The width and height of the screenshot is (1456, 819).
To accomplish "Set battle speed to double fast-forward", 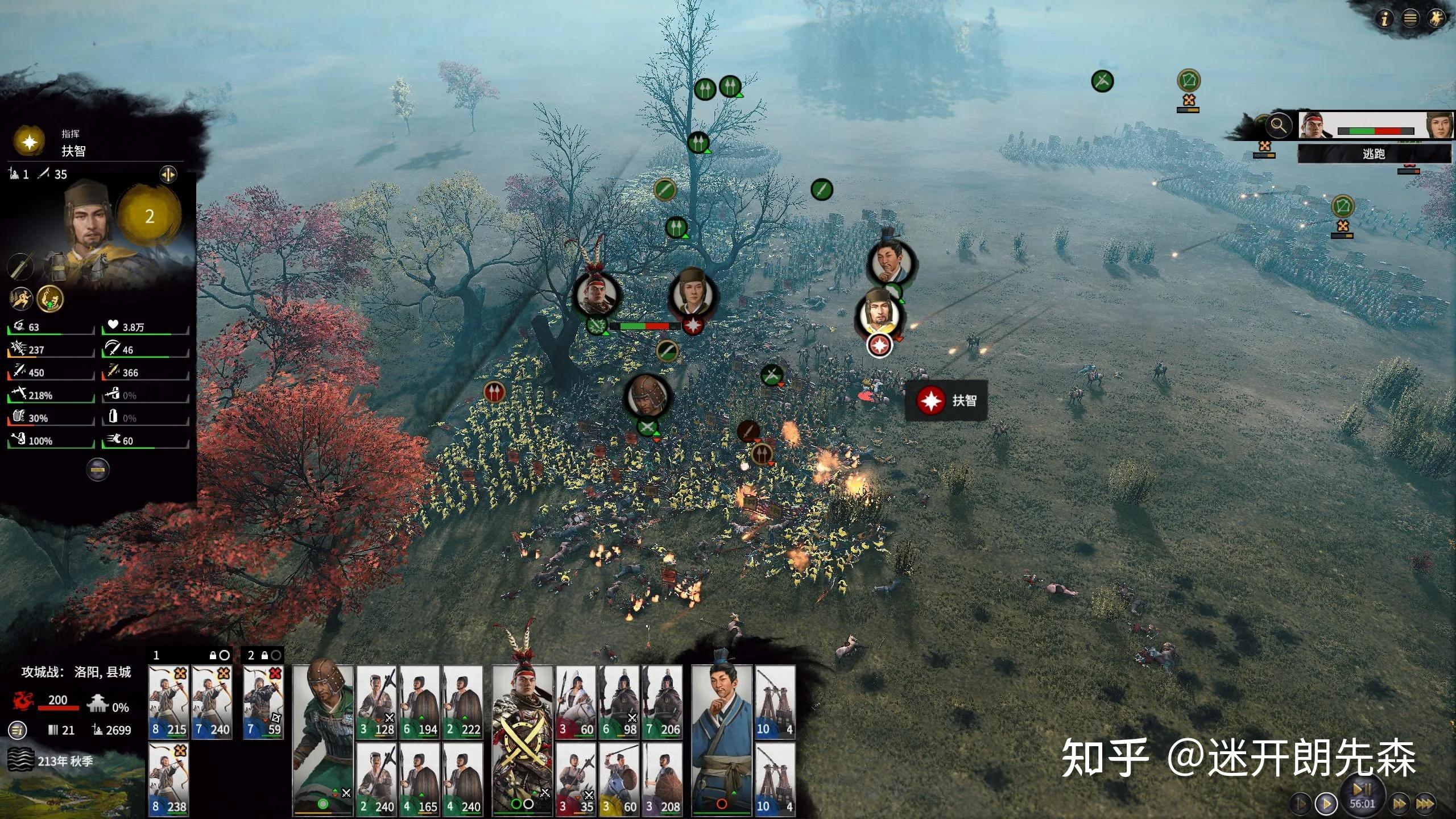I will tap(1399, 804).
